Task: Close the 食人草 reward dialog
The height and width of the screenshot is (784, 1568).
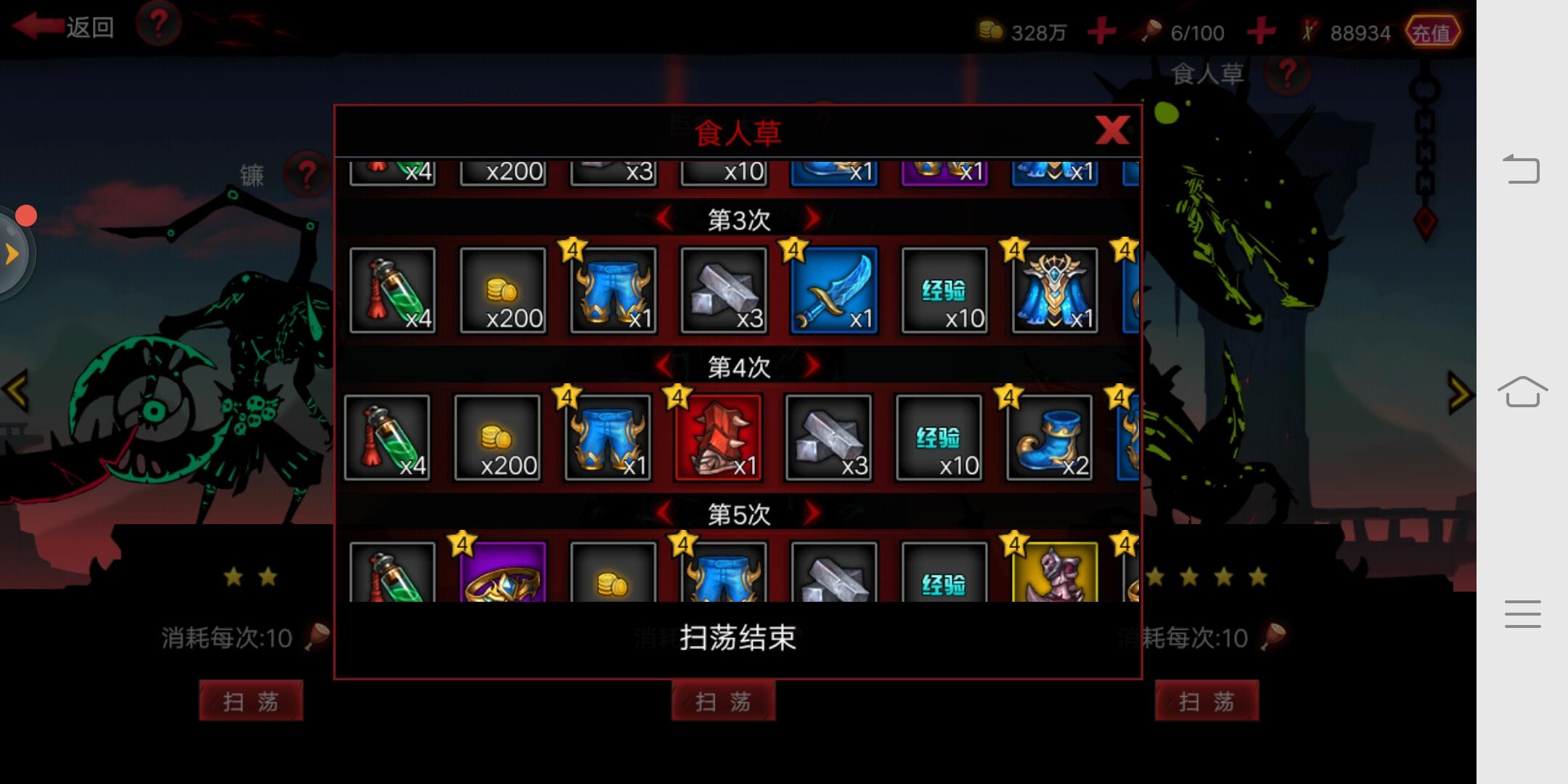Action: coord(1112,131)
